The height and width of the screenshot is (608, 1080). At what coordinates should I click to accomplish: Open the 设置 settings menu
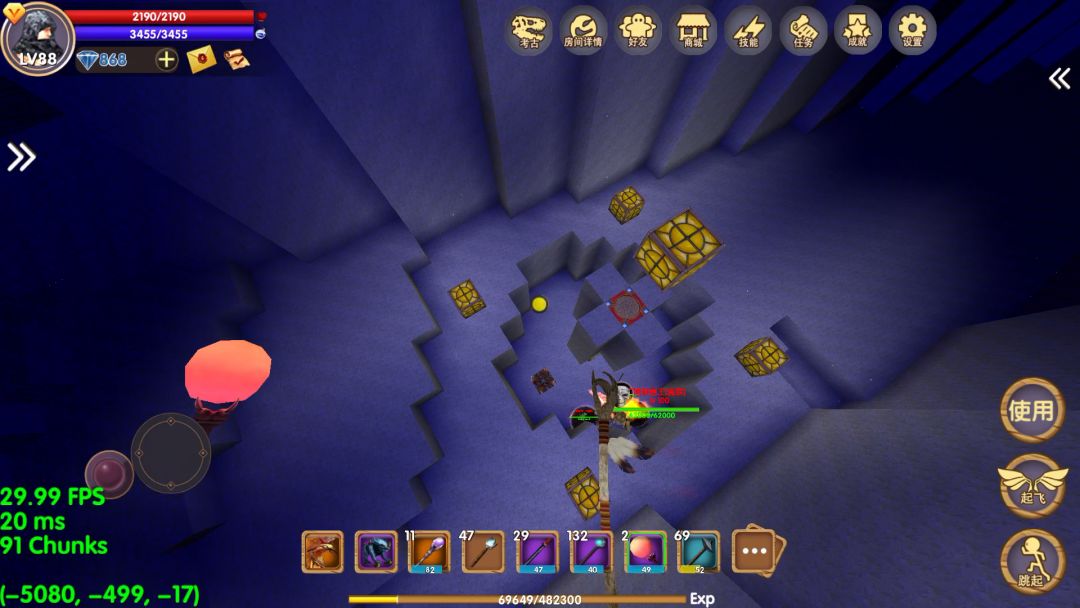(x=912, y=30)
